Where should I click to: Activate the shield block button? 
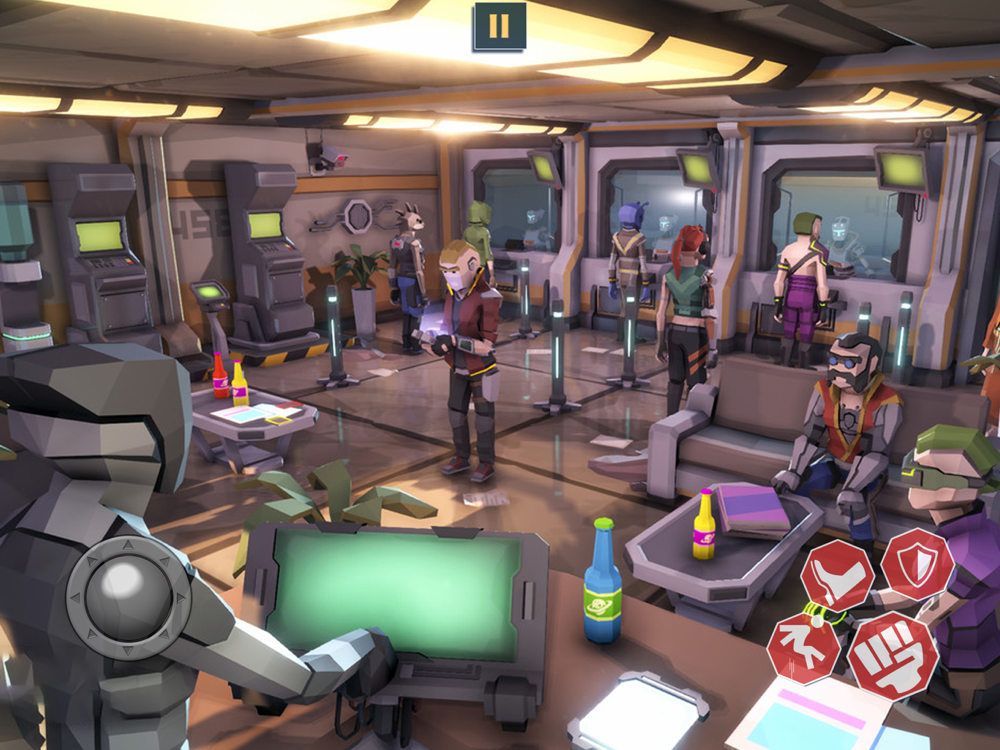(916, 564)
